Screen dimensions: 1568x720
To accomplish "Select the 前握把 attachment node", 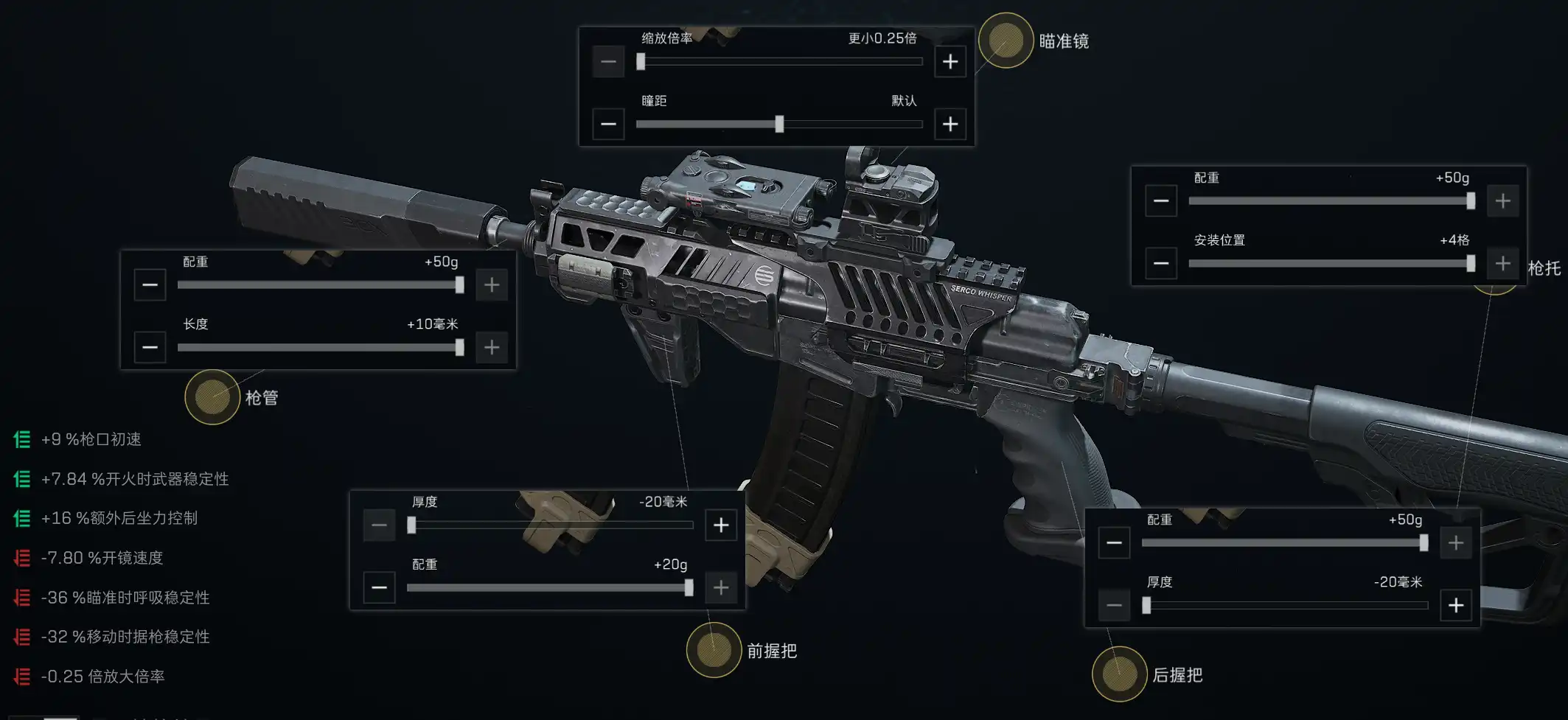I will tap(714, 650).
